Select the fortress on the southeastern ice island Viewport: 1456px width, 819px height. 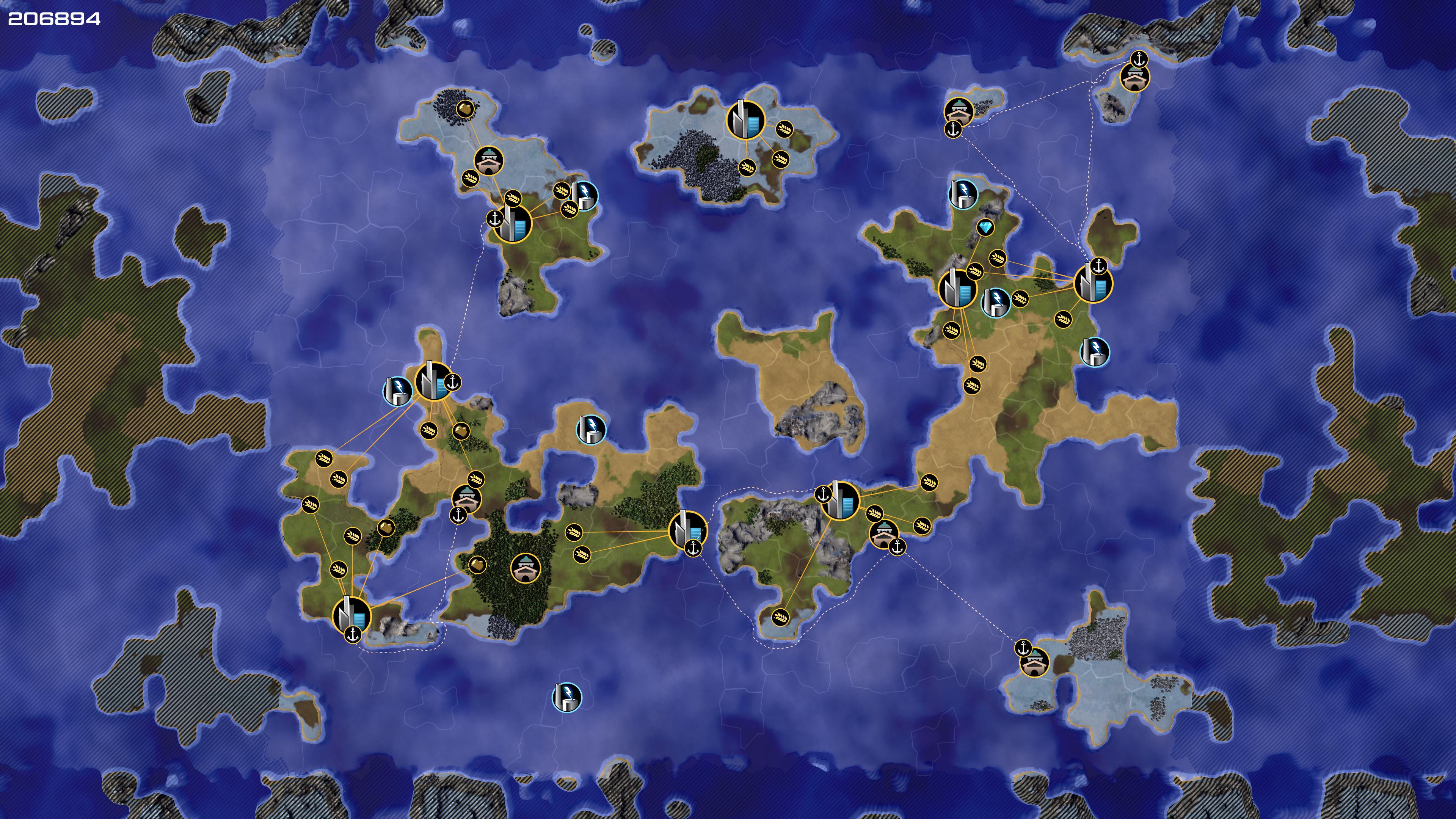click(x=1035, y=662)
